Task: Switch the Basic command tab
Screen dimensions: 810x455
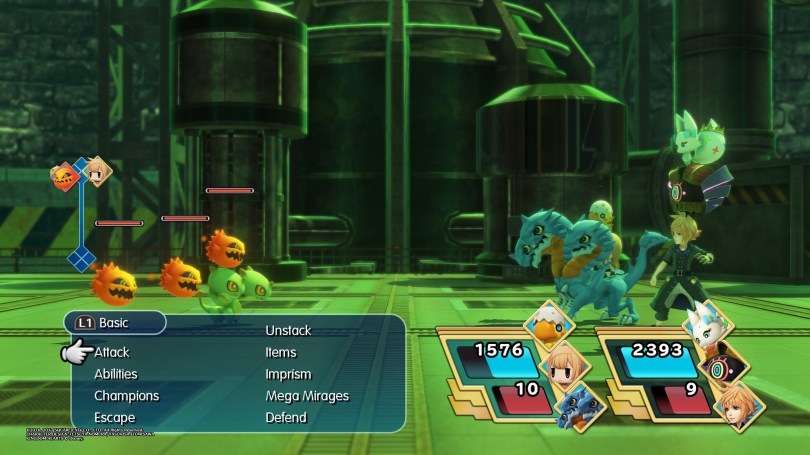Action: pos(115,323)
